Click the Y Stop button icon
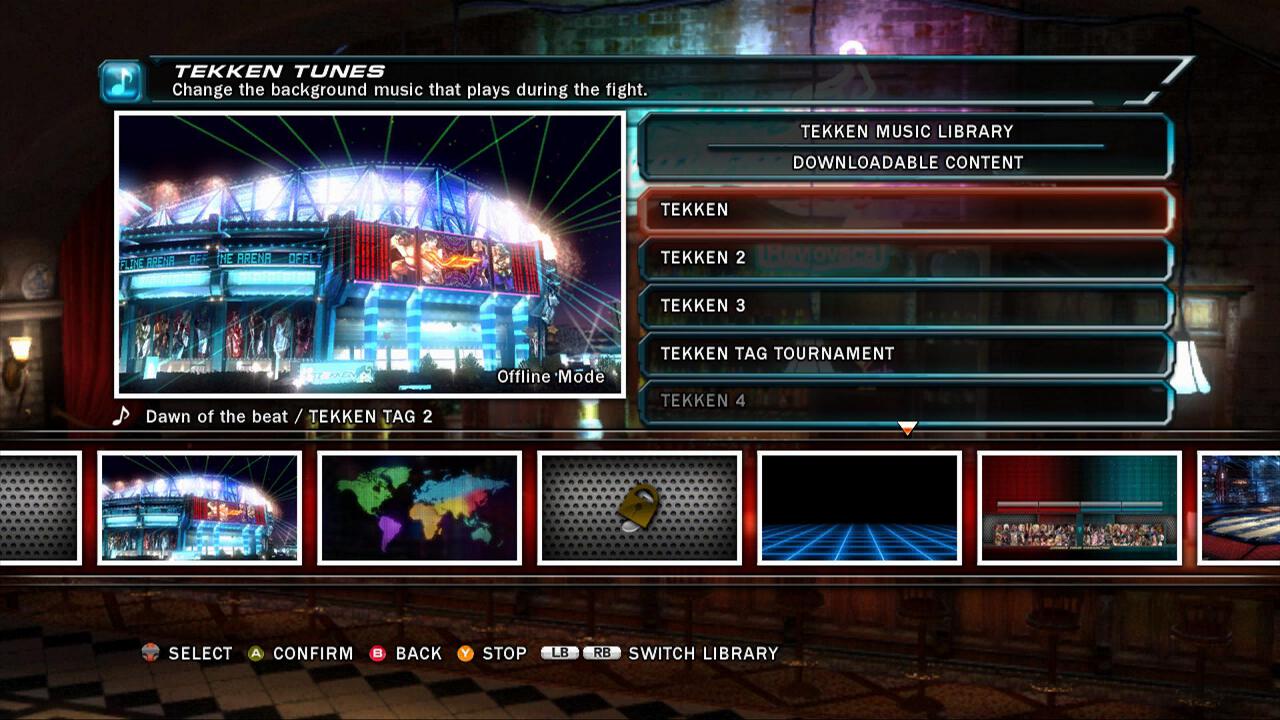 pos(466,653)
